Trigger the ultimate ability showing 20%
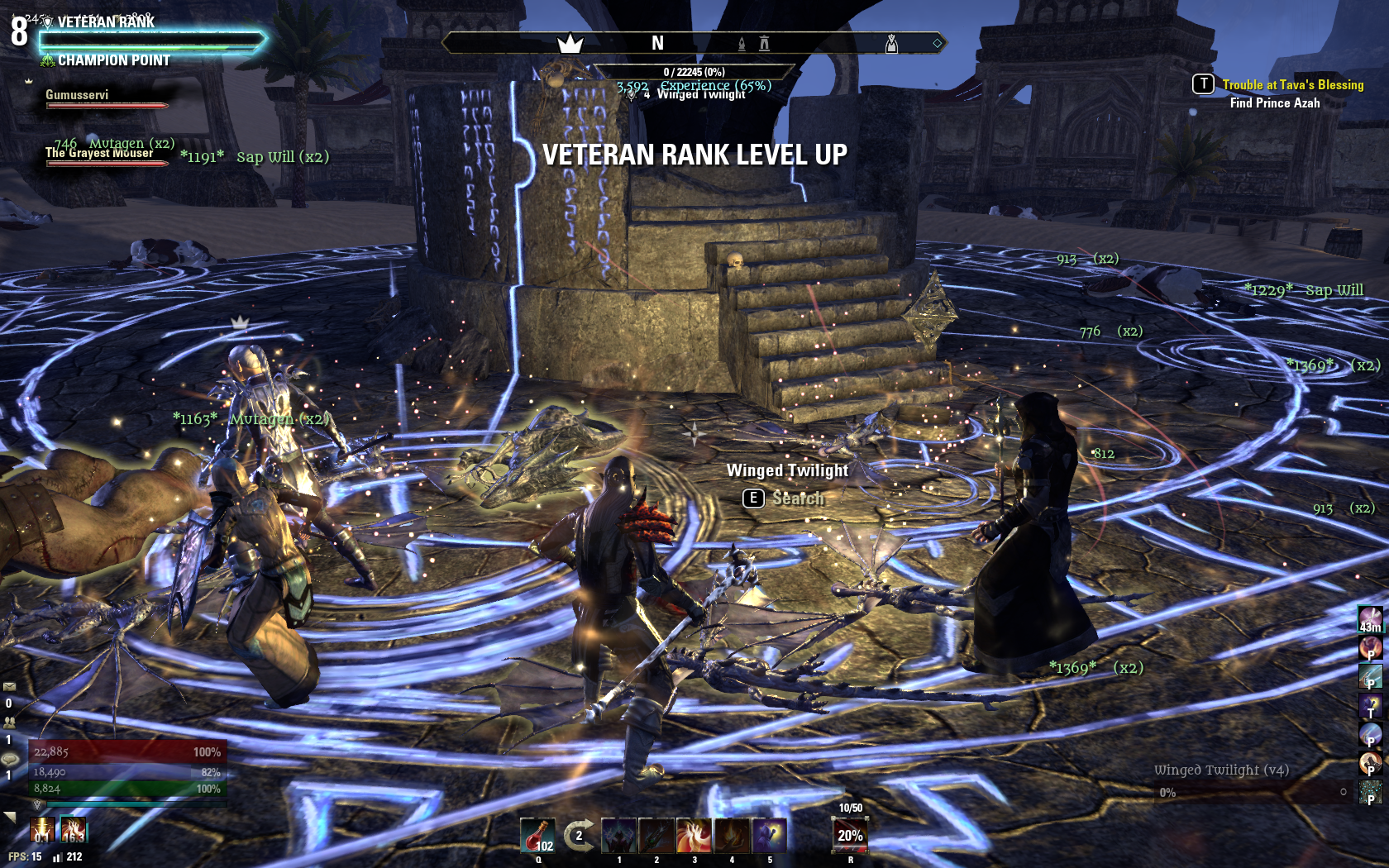Viewport: 1389px width, 868px height. [849, 835]
